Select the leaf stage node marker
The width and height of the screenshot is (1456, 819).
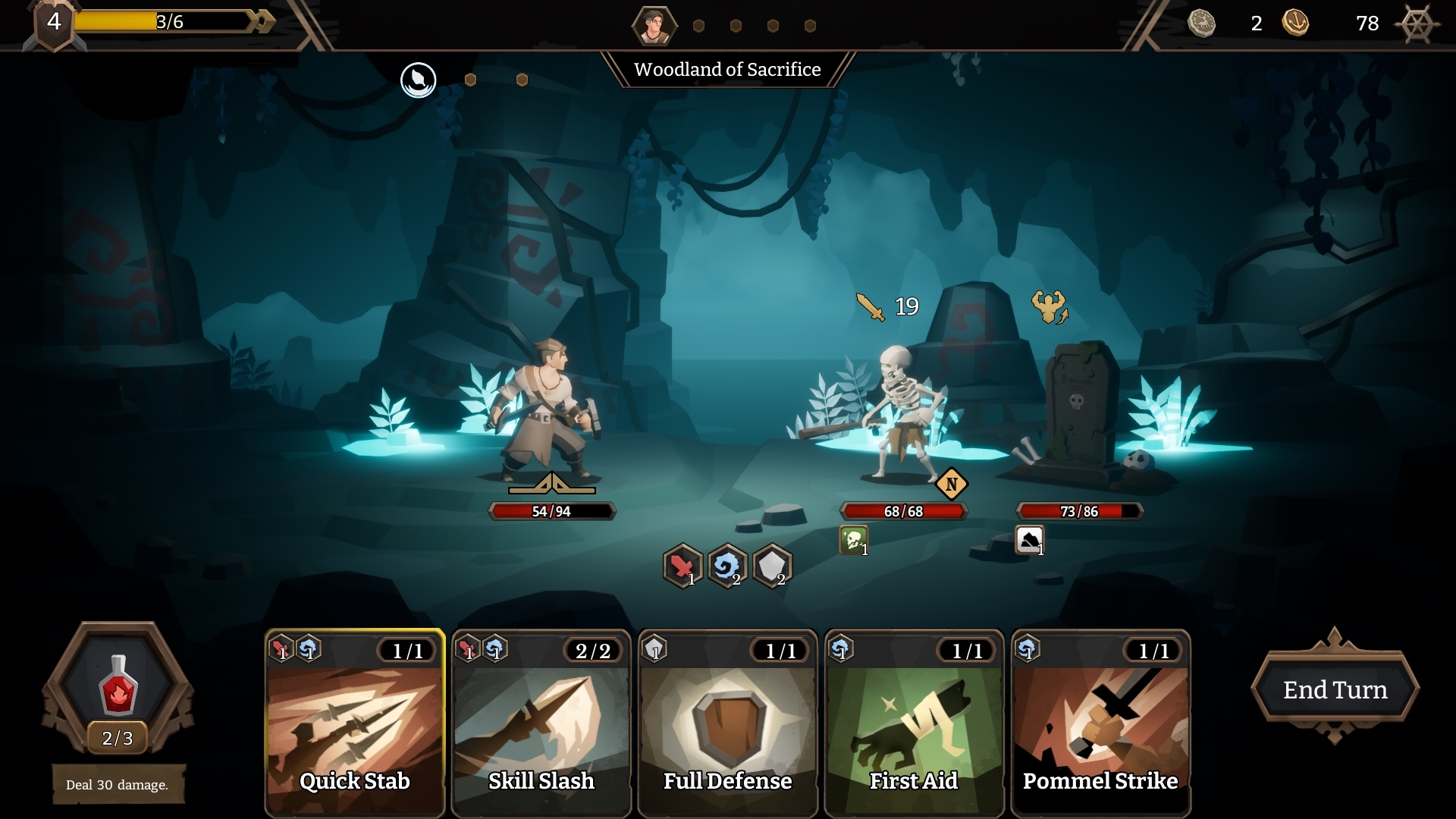418,80
